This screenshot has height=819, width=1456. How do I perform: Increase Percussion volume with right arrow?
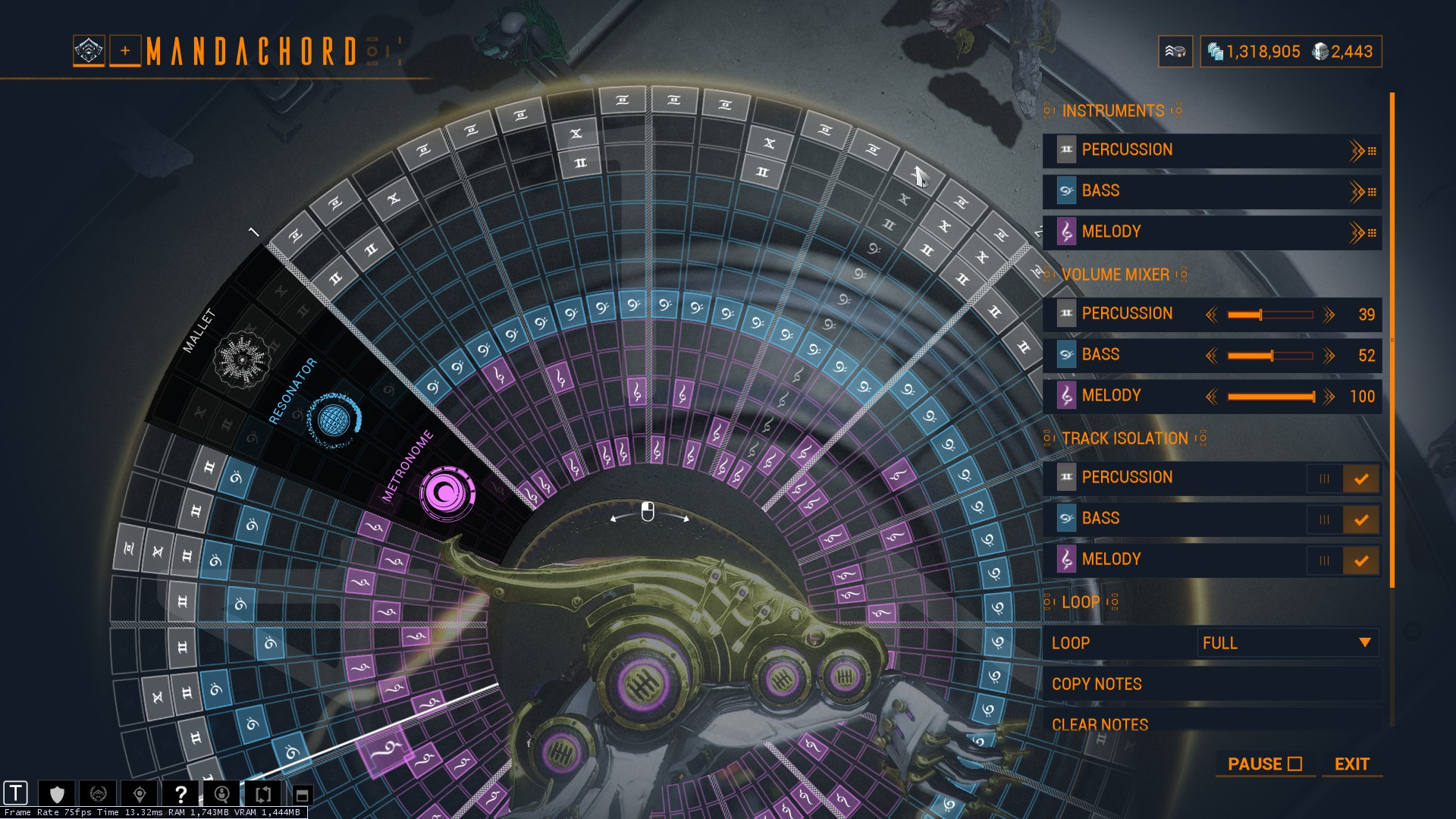(x=1329, y=315)
